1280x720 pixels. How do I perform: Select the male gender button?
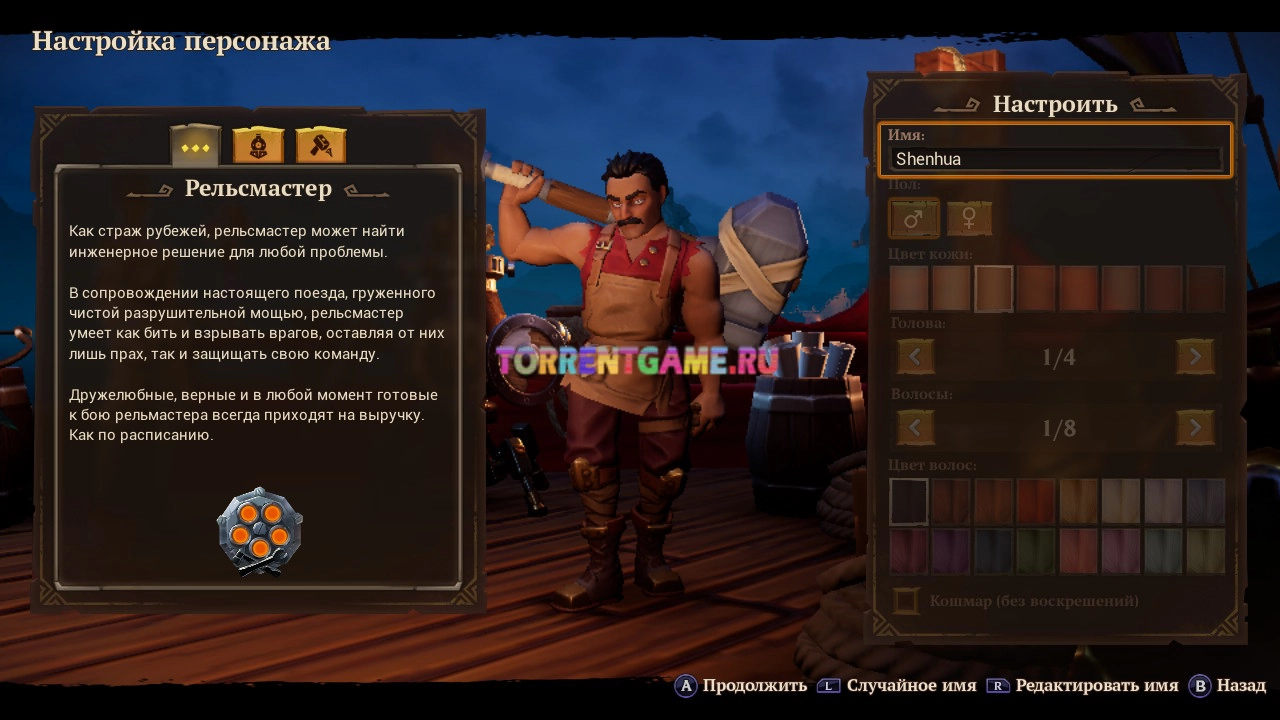(x=914, y=218)
